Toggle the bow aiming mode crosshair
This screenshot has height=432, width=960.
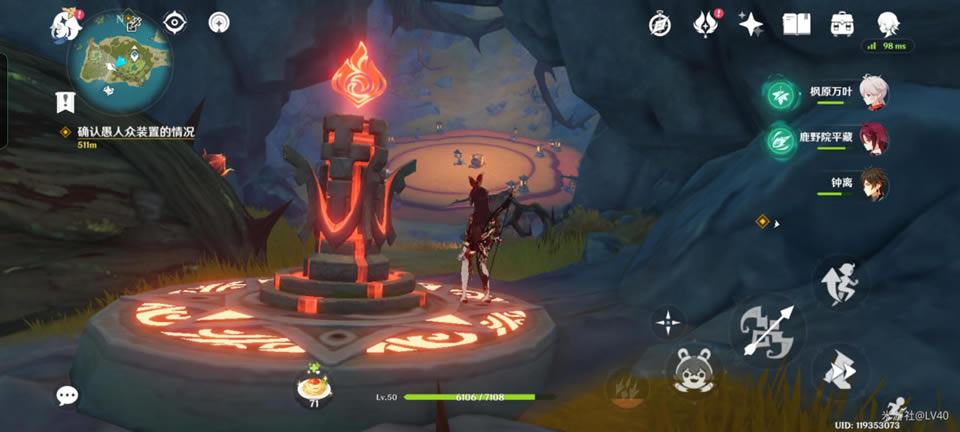click(667, 322)
